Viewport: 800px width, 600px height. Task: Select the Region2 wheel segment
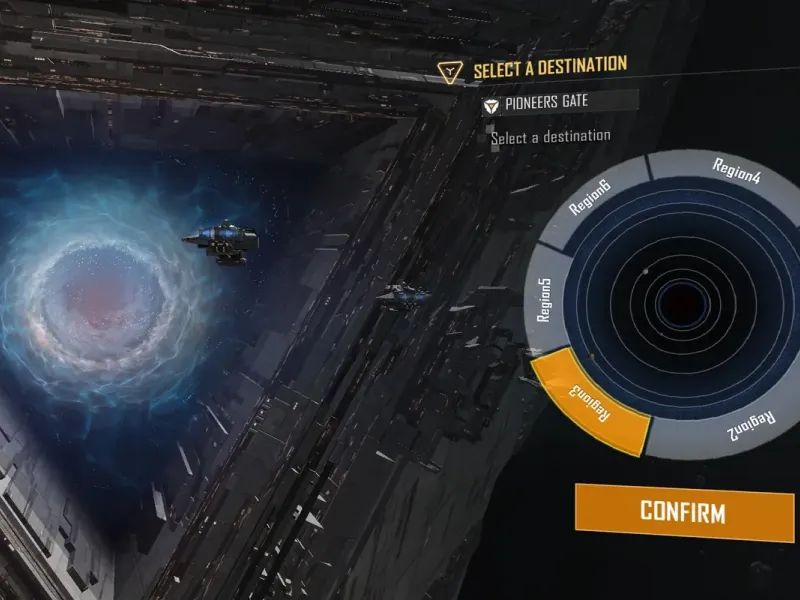[740, 425]
